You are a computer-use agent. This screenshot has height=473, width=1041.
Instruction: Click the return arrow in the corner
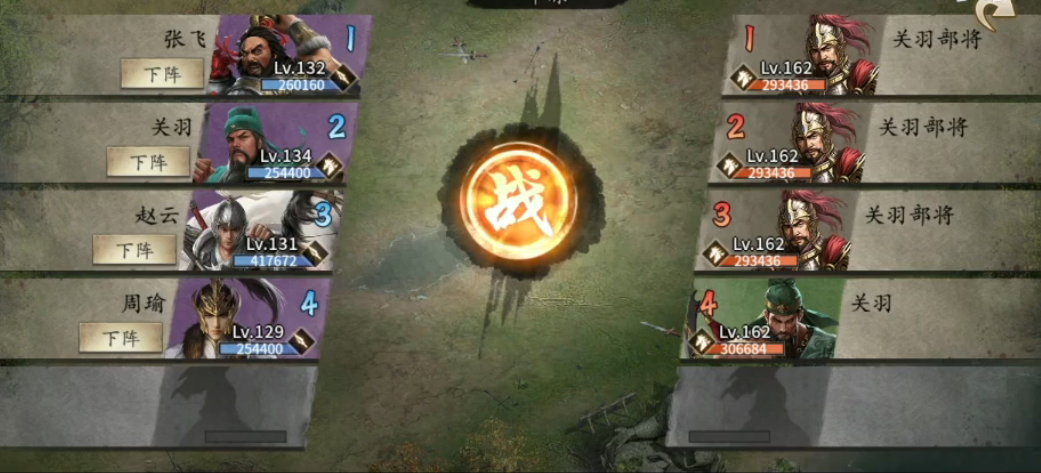(x=1000, y=14)
